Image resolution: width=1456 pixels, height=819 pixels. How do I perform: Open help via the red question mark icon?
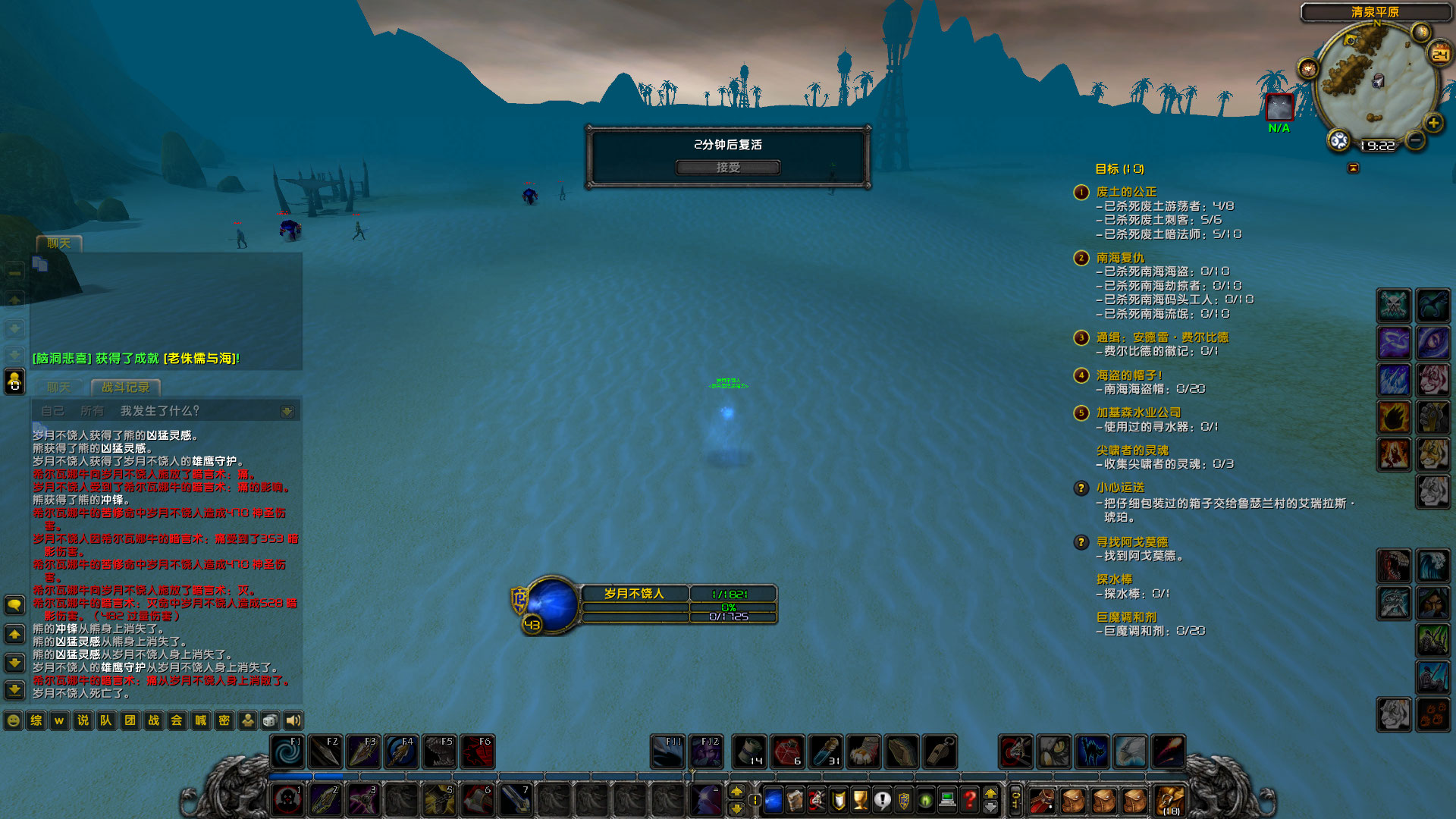pos(968,799)
